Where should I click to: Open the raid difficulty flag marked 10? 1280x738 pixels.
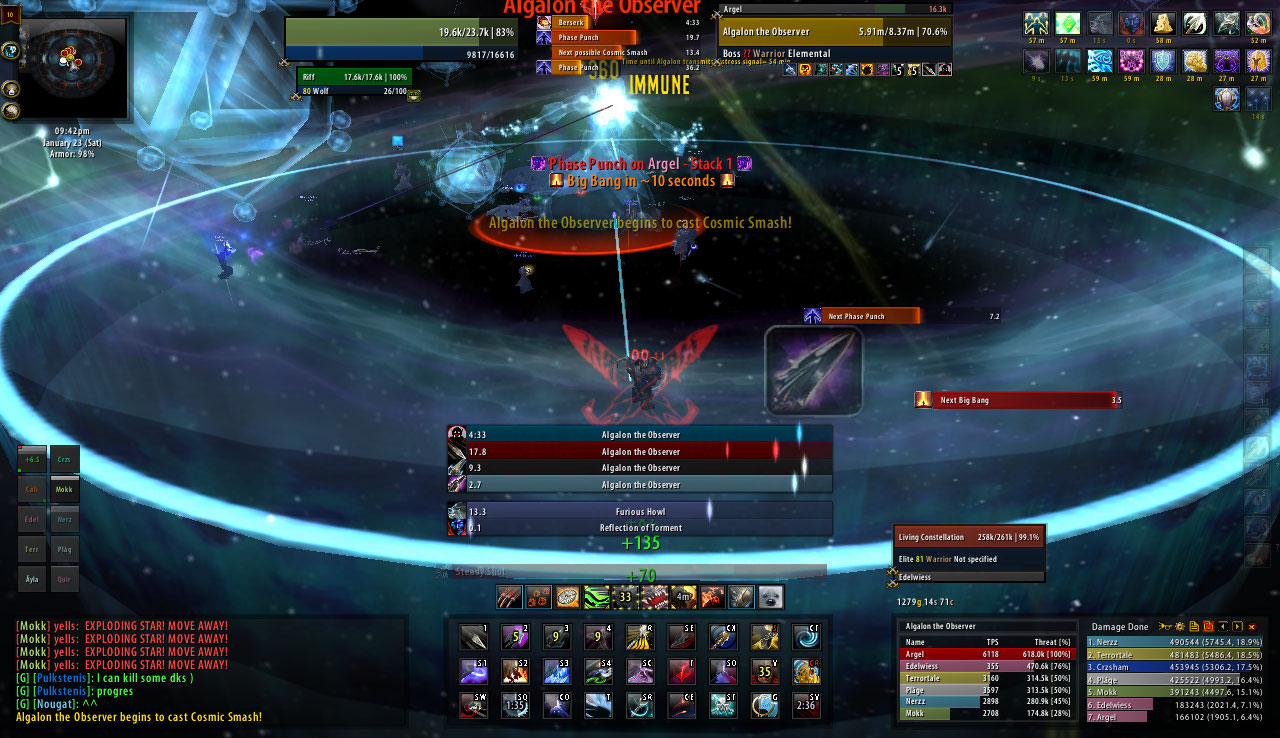[14, 12]
